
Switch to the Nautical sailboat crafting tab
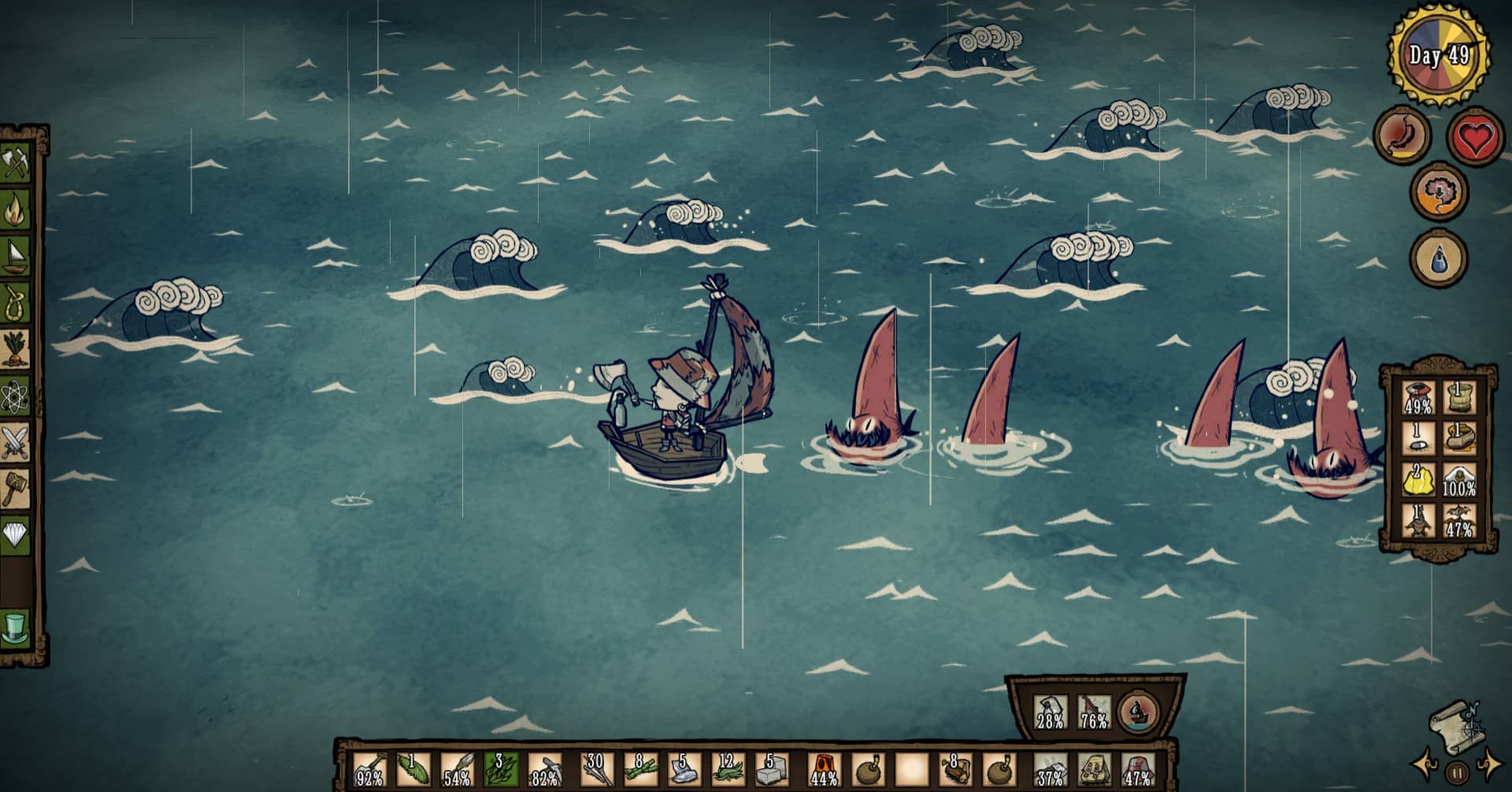click(15, 255)
